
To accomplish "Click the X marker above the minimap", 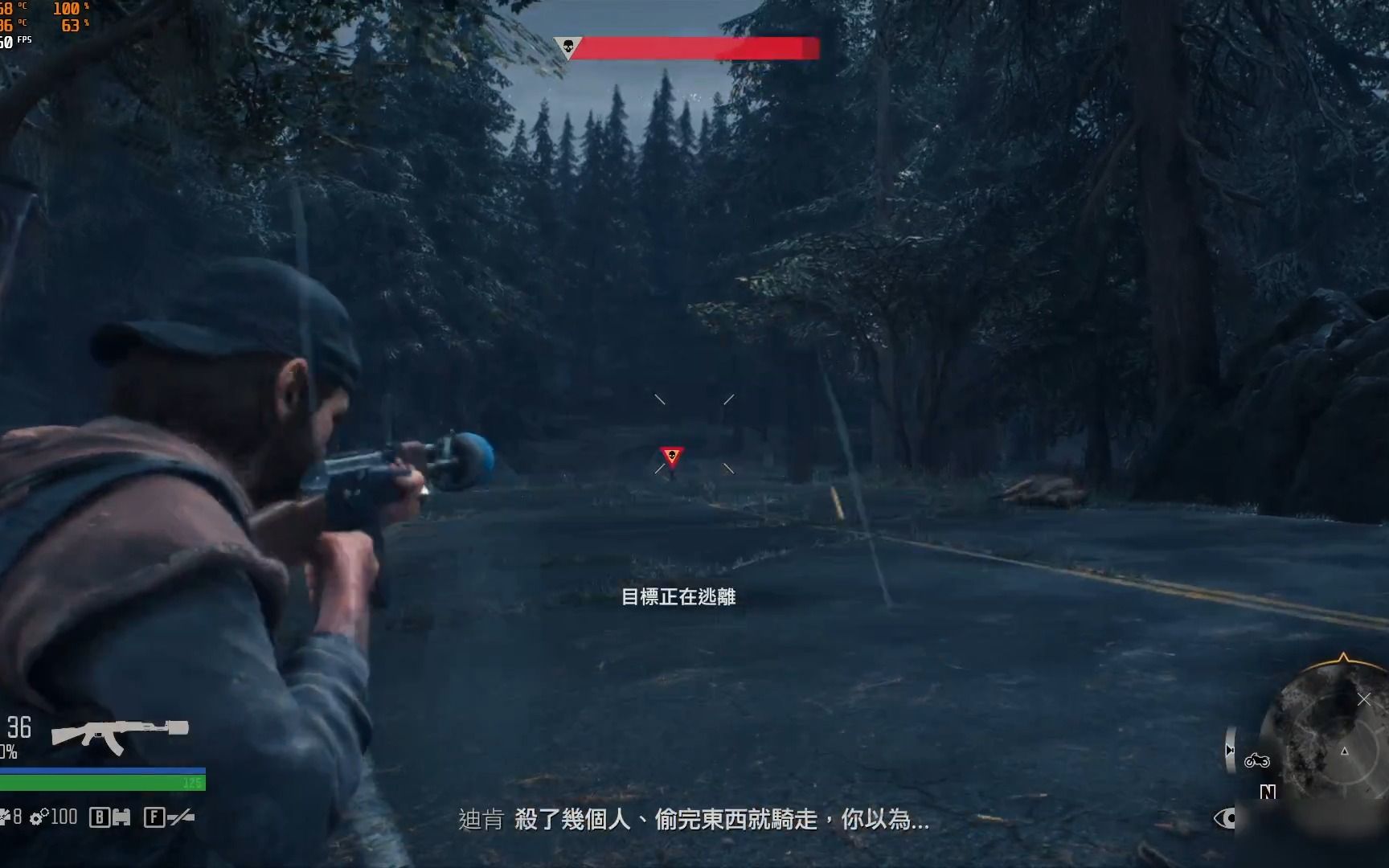I will (x=1364, y=699).
